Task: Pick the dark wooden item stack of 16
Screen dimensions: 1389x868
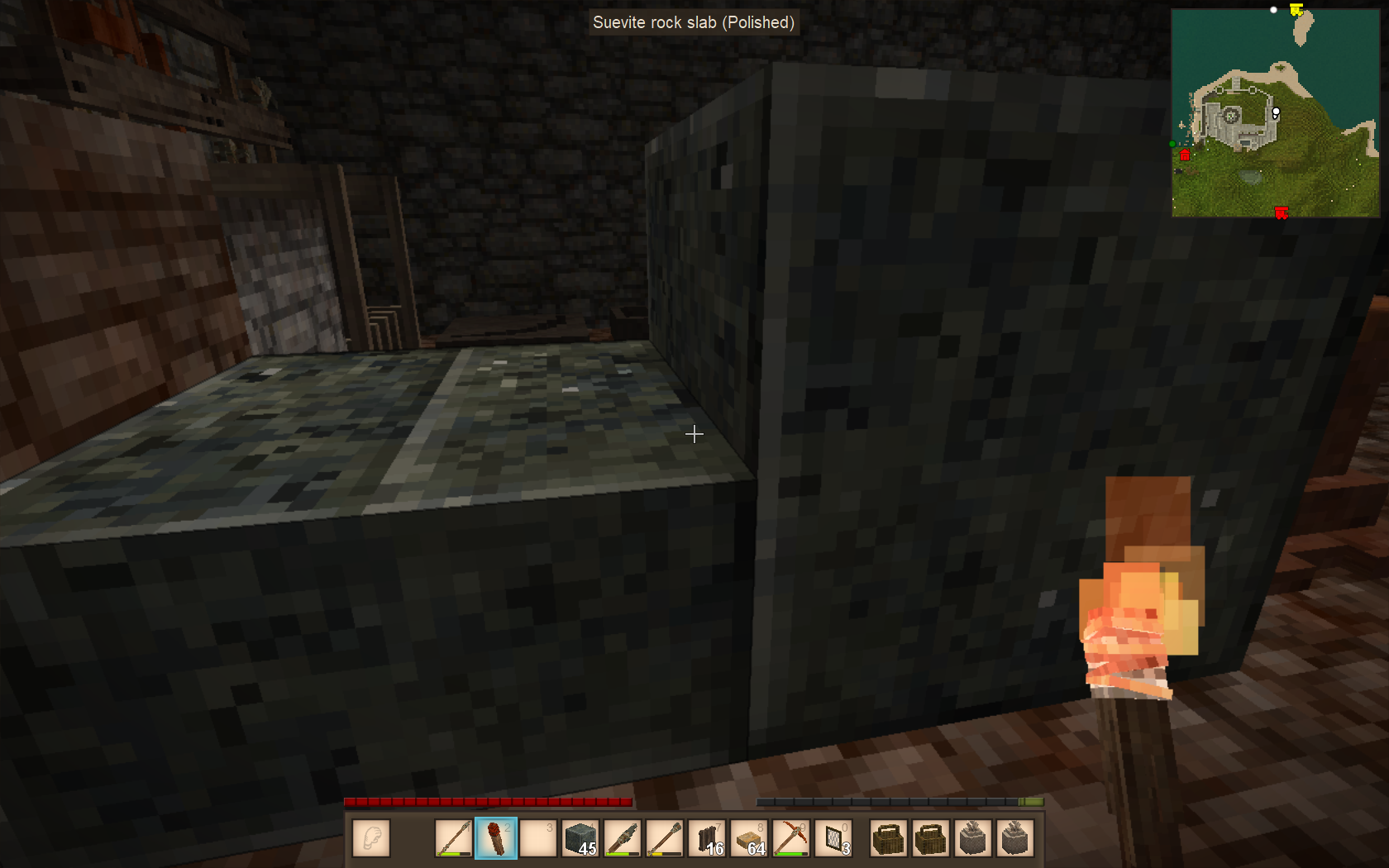Action: [707, 838]
